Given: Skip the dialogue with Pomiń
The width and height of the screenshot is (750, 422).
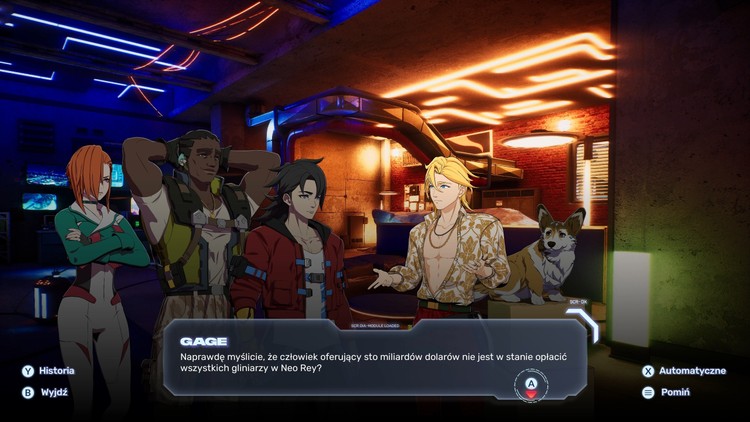Looking at the screenshot, I should coord(674,392).
